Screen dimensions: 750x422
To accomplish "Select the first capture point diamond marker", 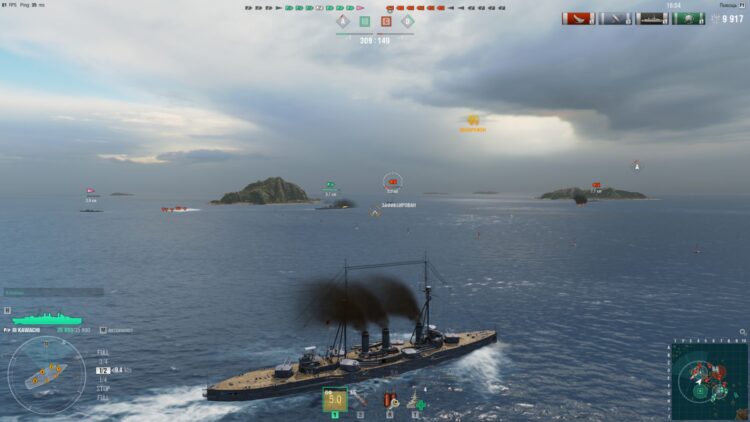I will click(x=342, y=21).
